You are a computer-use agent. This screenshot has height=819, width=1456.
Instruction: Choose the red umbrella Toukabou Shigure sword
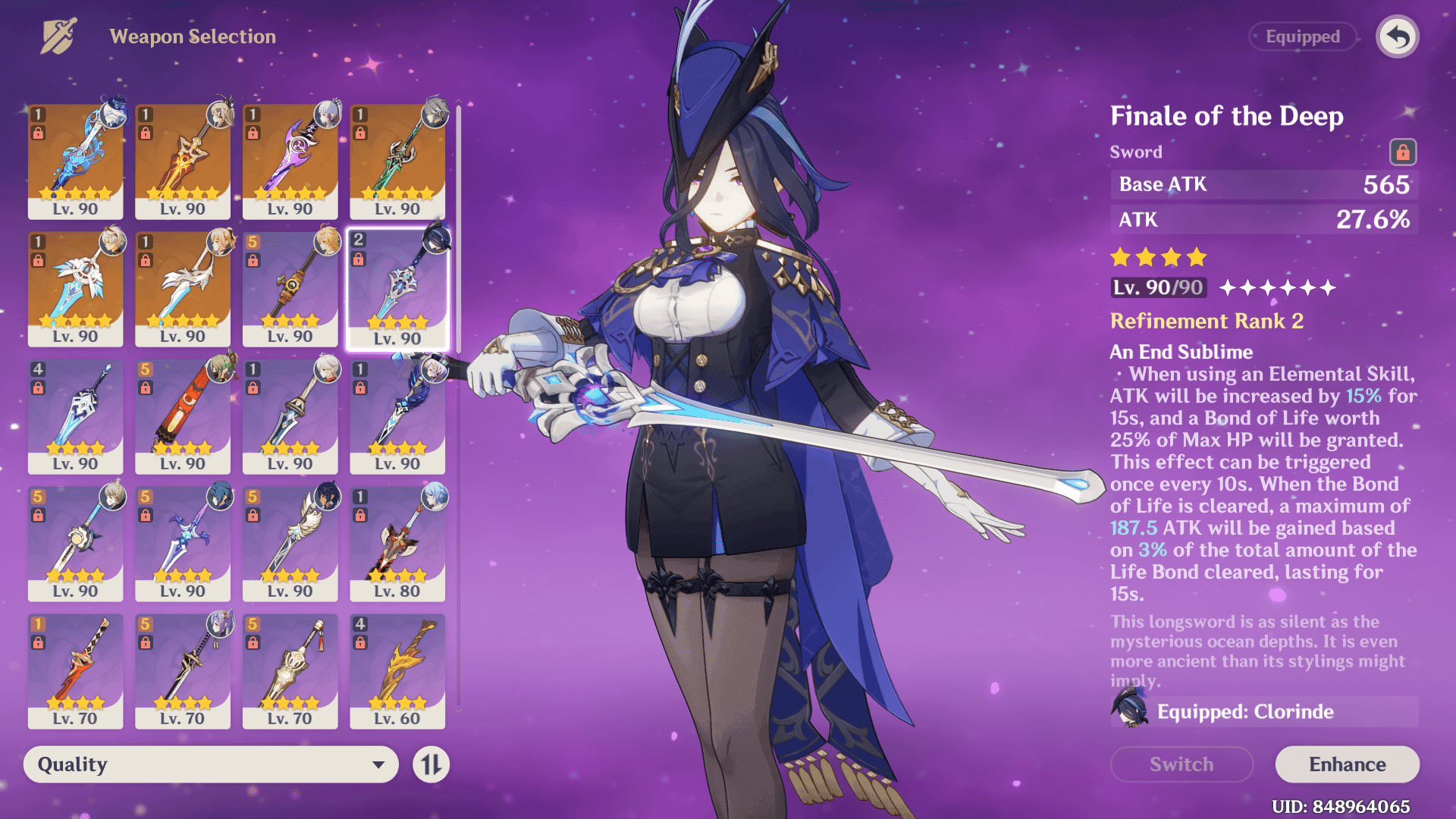point(183,416)
